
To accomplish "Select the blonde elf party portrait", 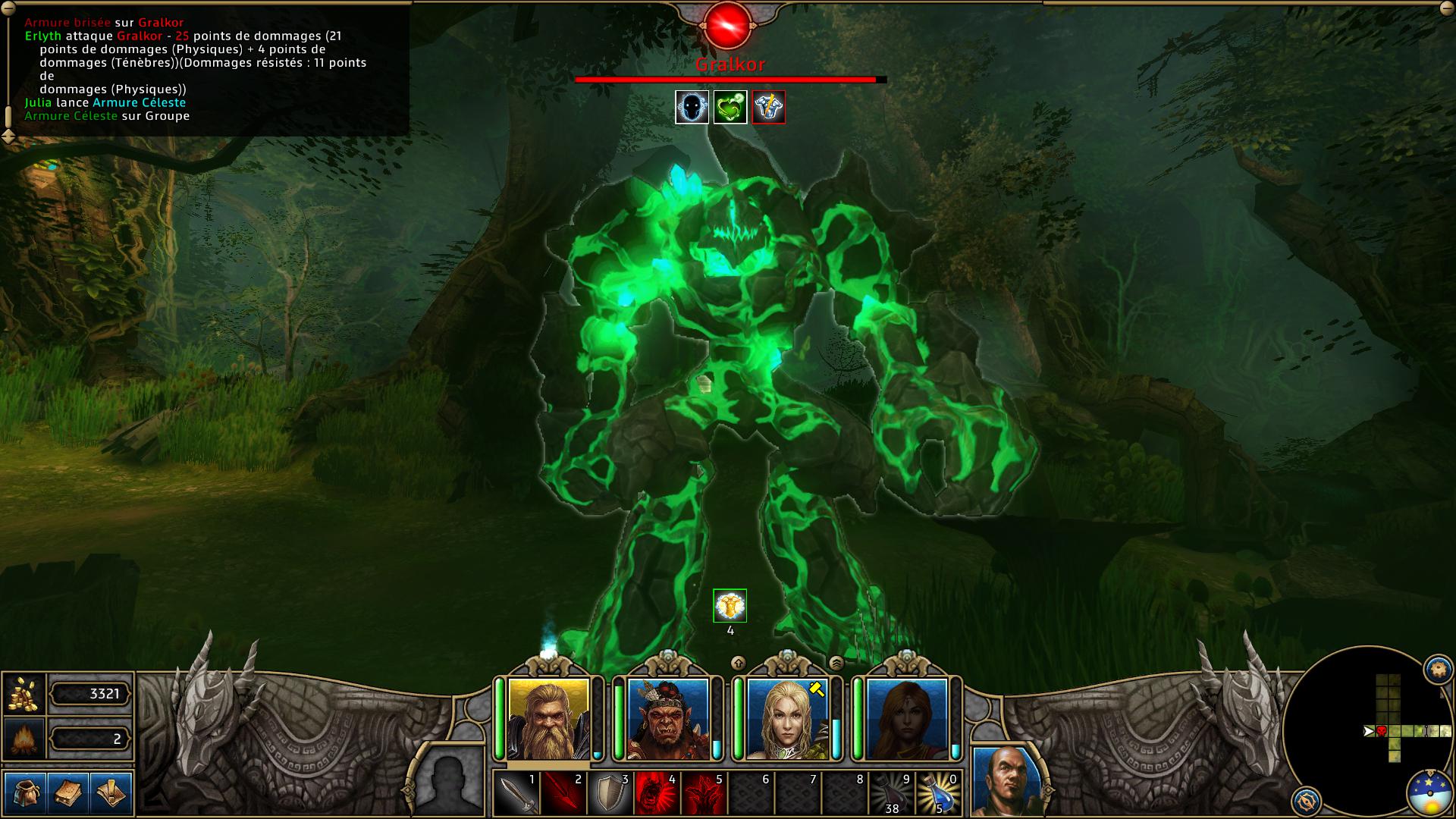I will [x=787, y=719].
